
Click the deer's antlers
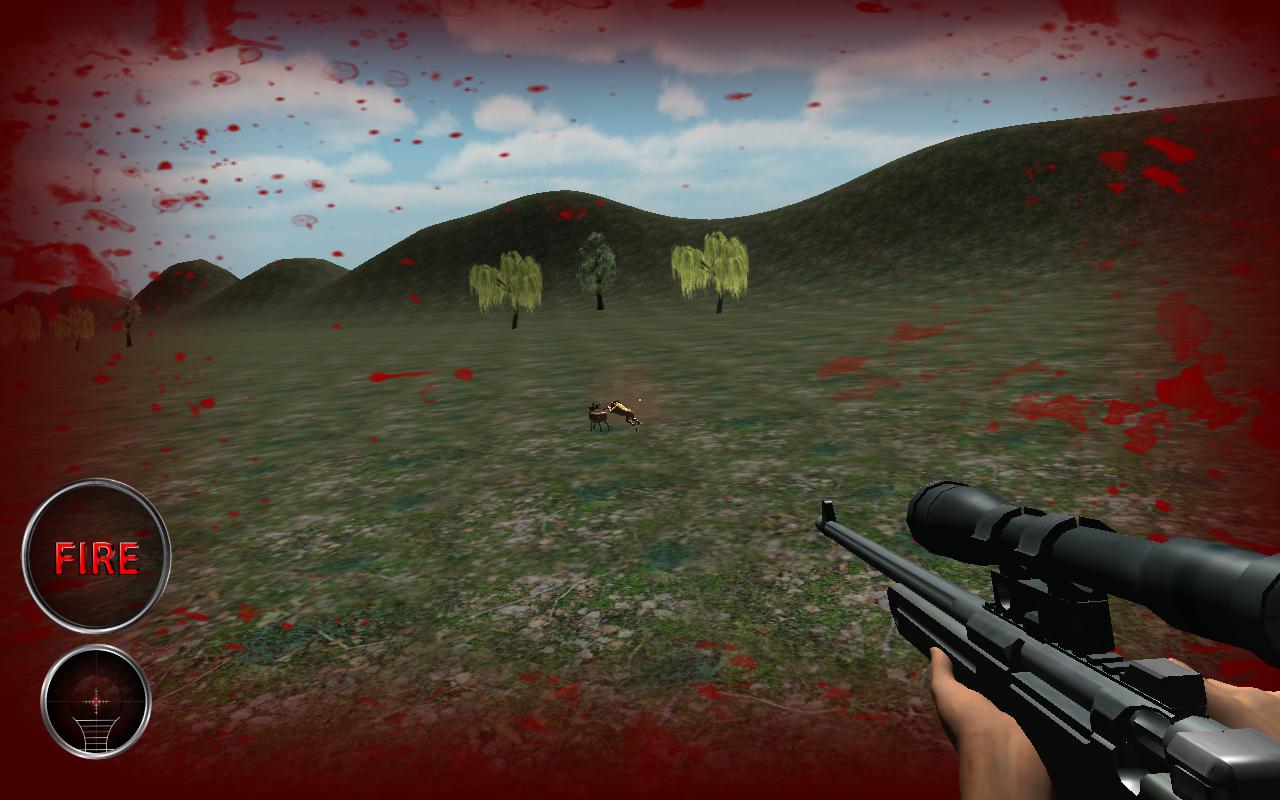595,405
